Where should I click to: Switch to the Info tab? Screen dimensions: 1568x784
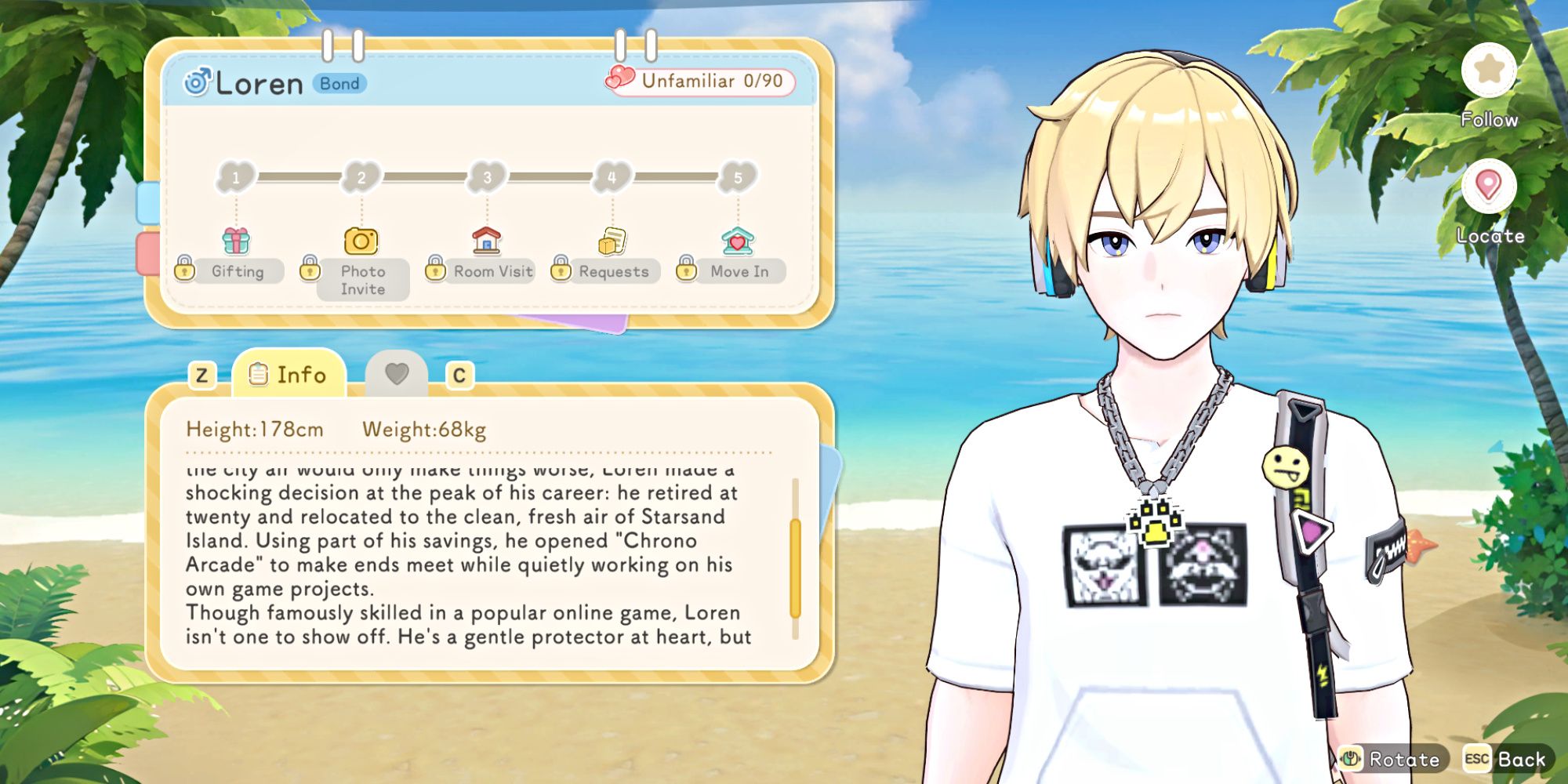289,374
